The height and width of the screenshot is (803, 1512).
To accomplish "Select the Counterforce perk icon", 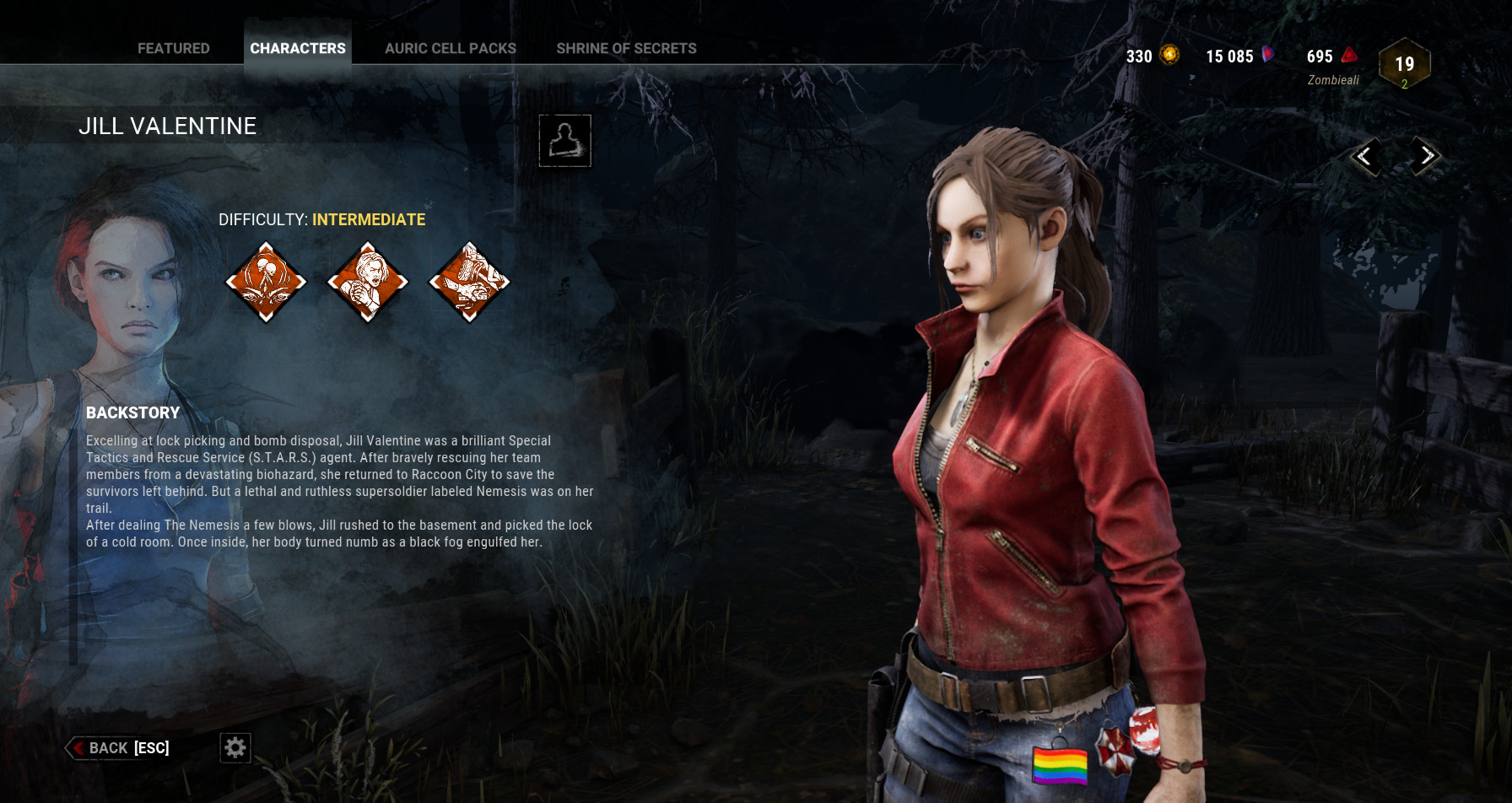I will pos(266,283).
